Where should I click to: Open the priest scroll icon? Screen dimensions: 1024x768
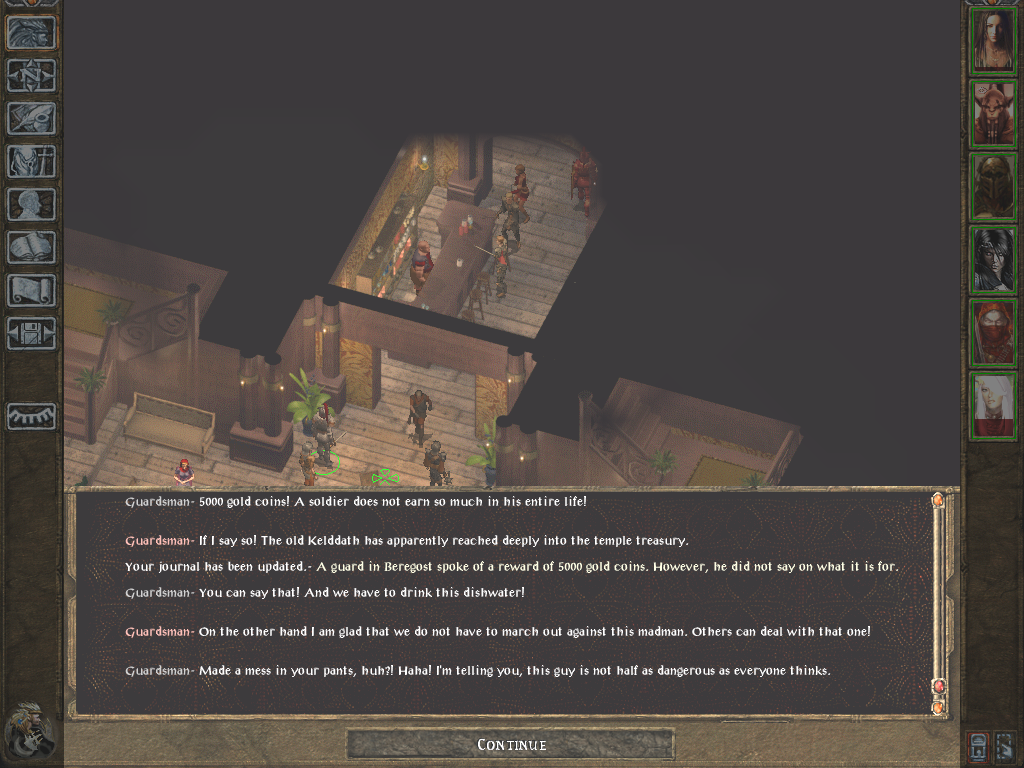tap(31, 290)
